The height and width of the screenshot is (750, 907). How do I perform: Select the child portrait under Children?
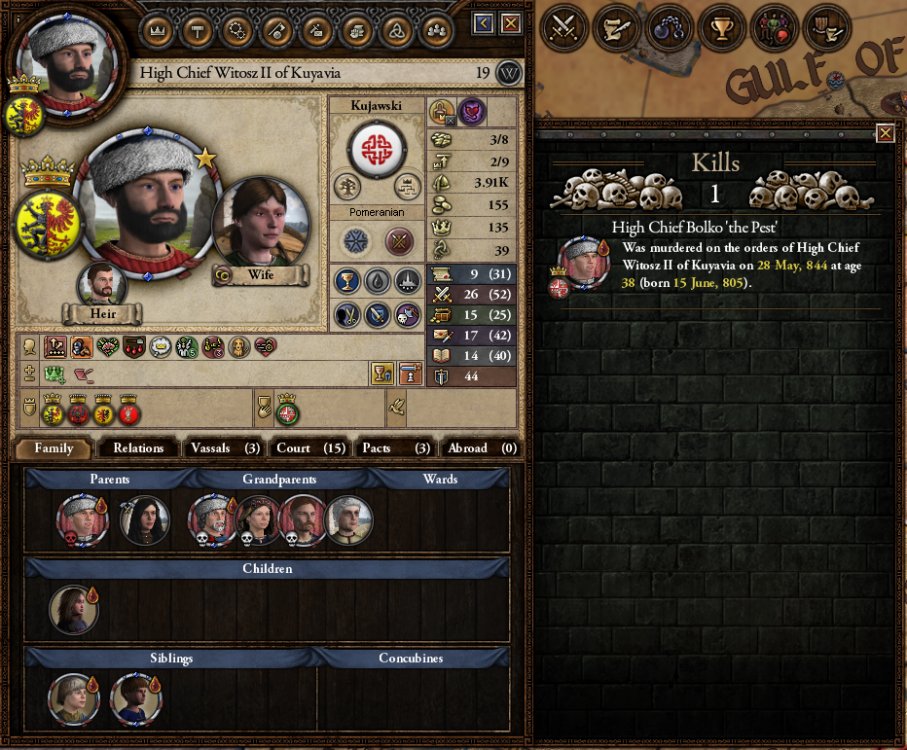74,609
